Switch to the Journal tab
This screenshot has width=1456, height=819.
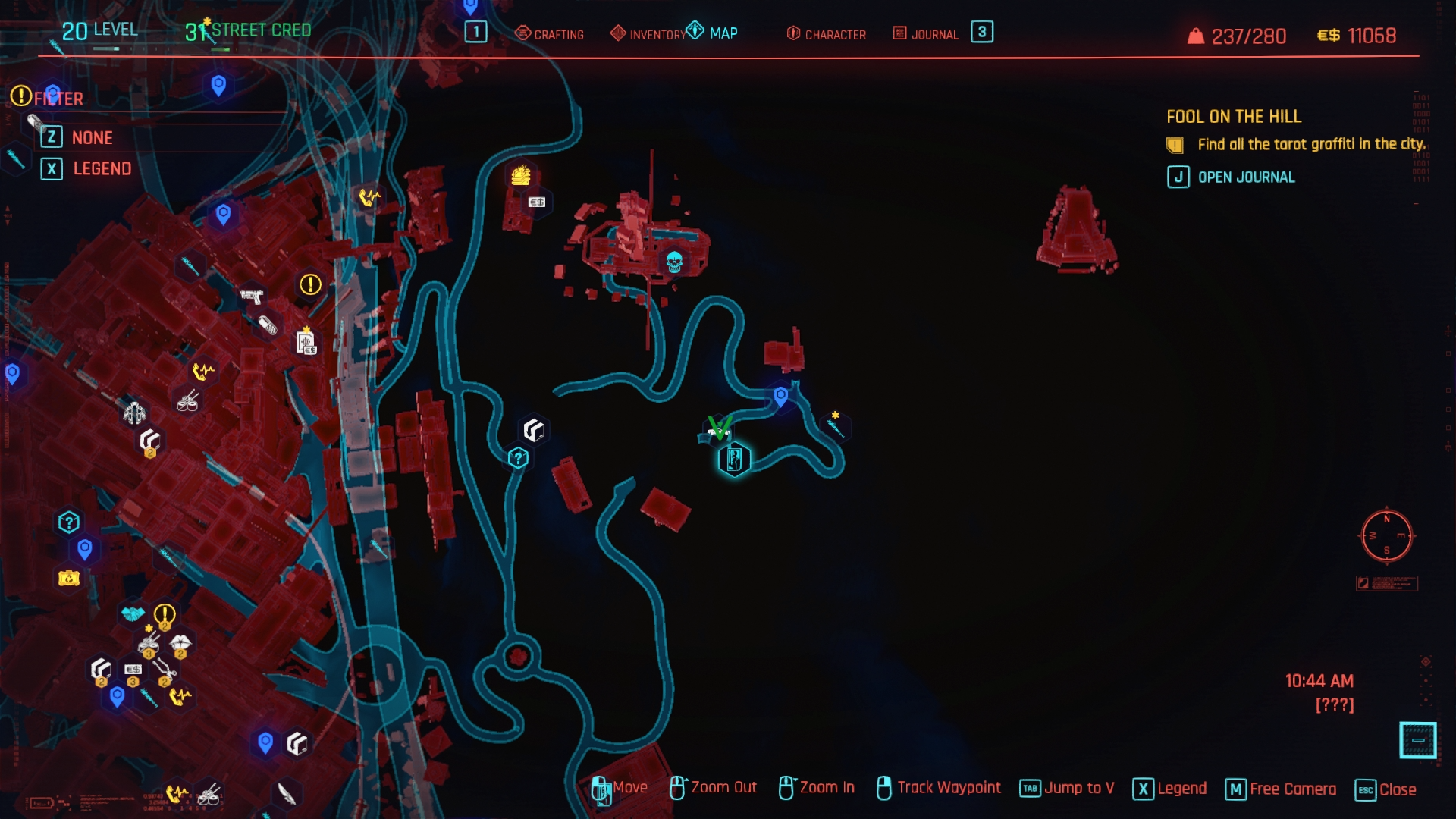tap(926, 34)
